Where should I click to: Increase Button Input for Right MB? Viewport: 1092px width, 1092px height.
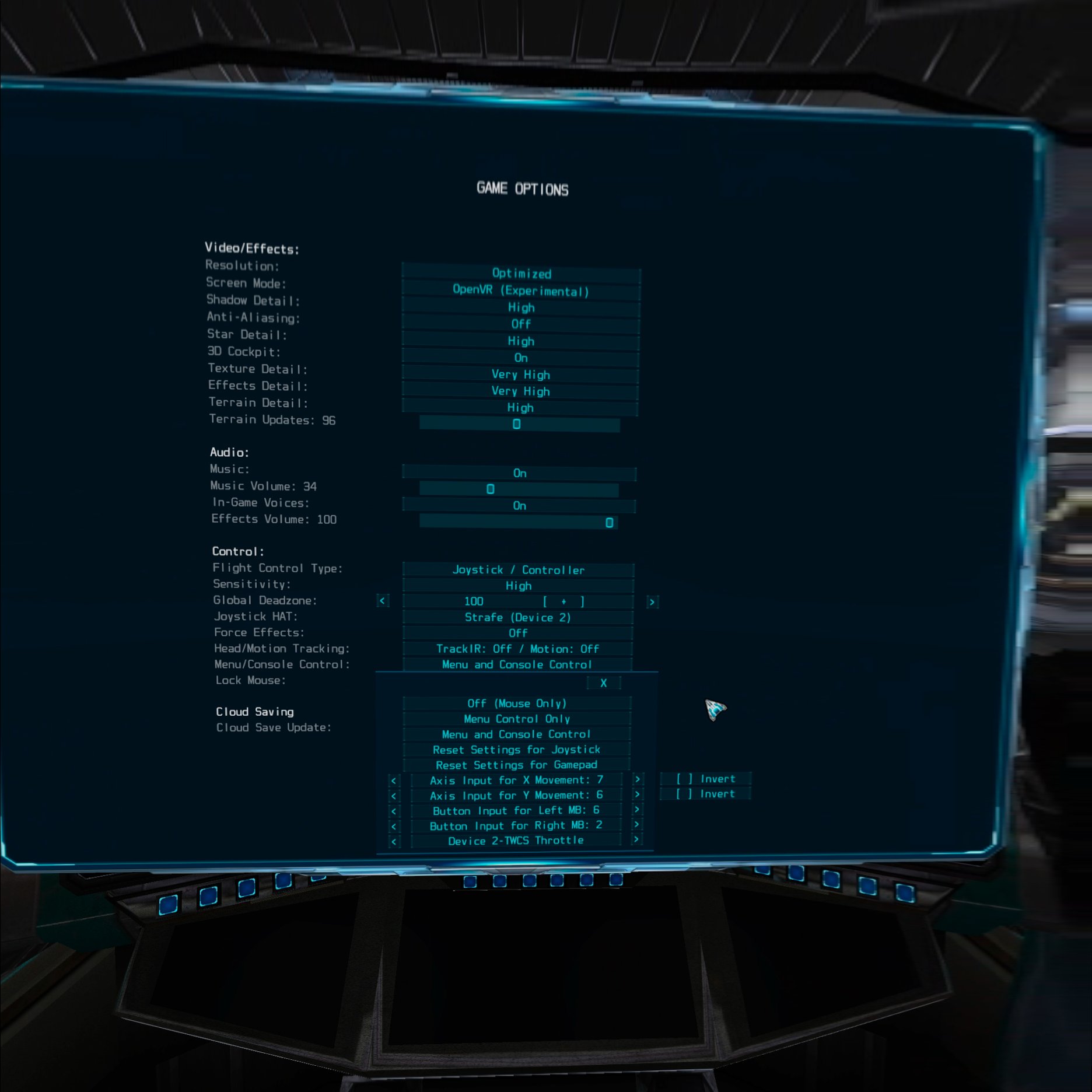click(x=636, y=825)
